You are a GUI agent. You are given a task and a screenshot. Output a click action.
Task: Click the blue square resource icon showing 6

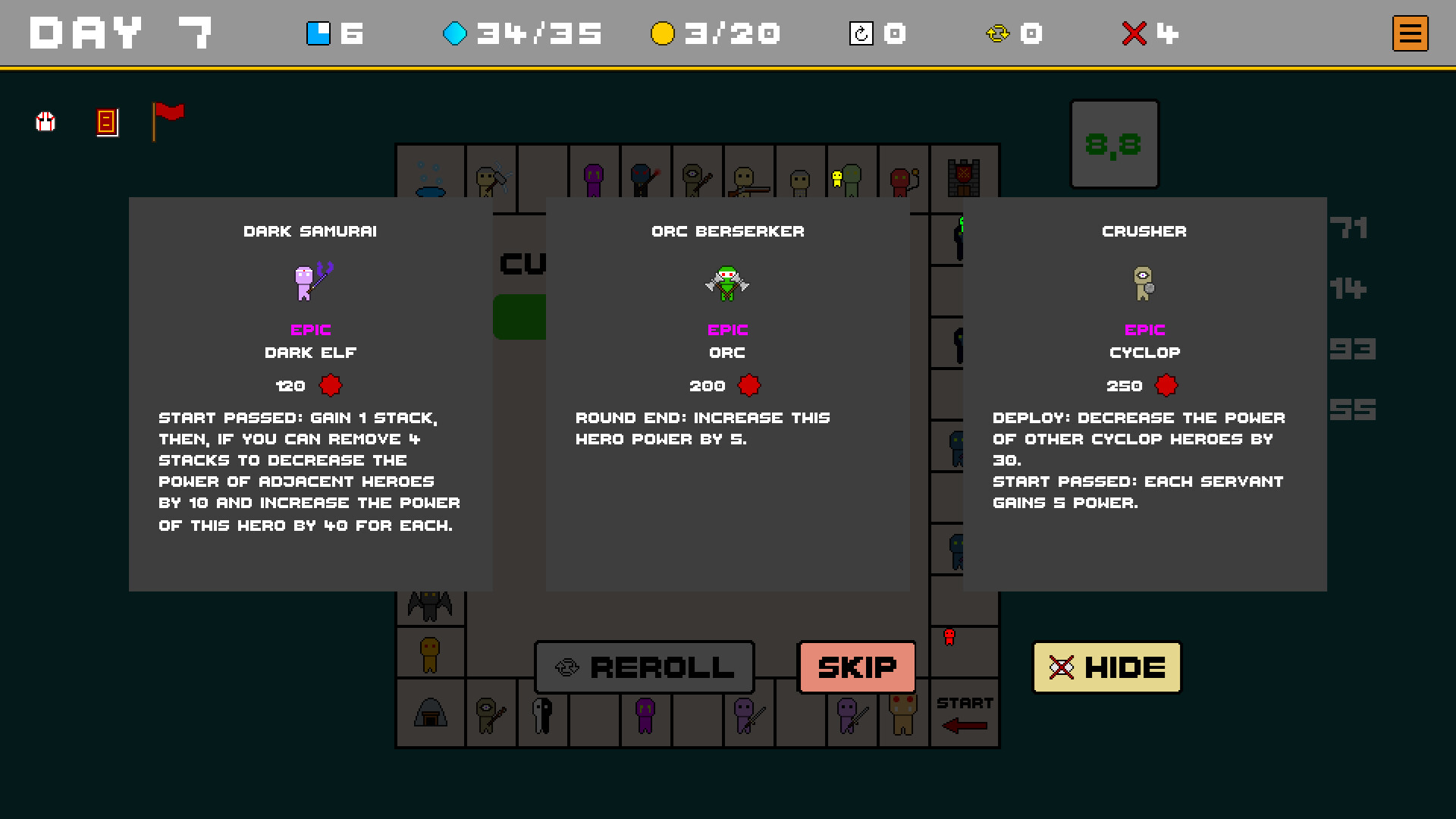coord(317,33)
